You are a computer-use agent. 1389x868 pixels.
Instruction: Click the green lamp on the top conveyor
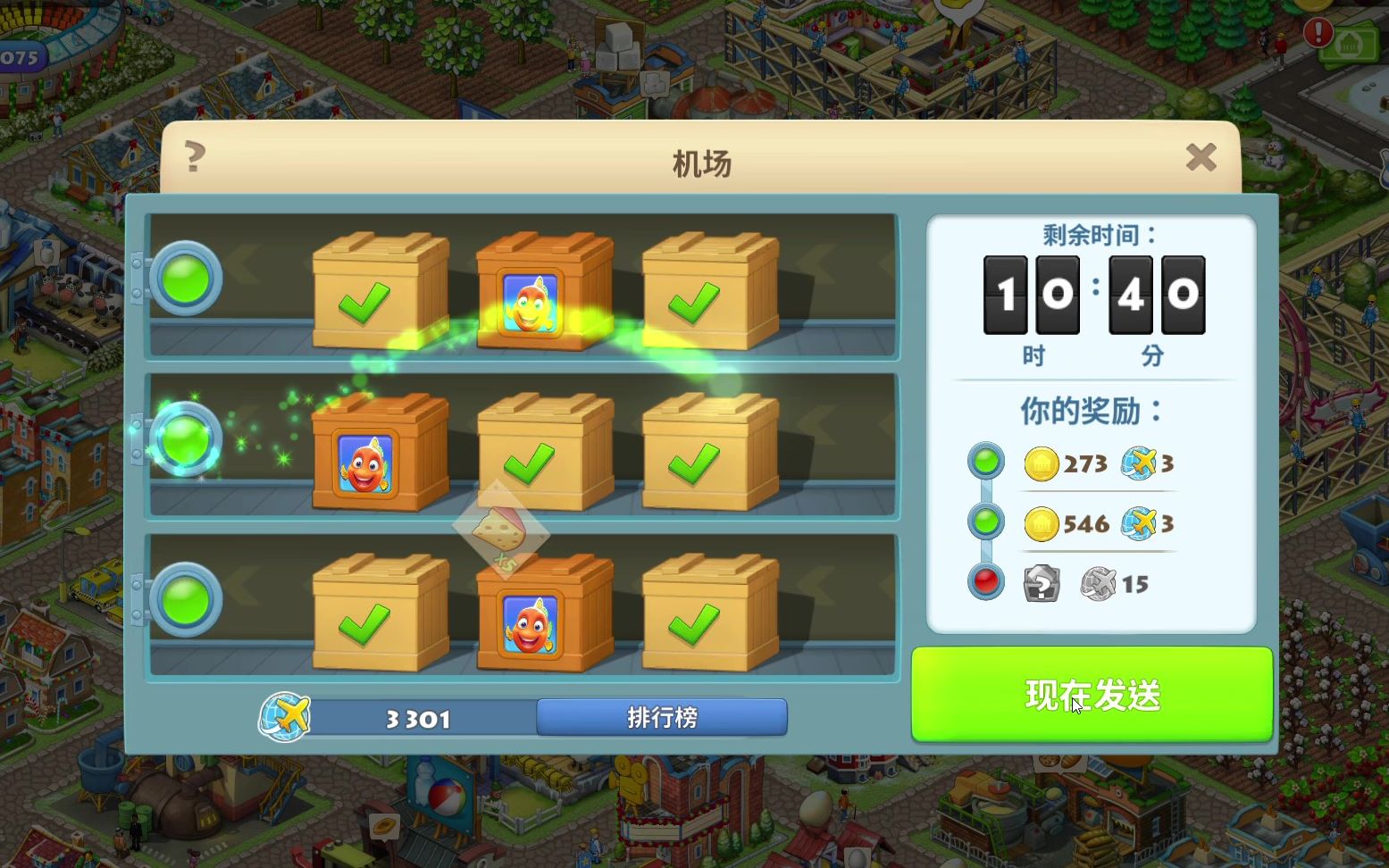(186, 279)
